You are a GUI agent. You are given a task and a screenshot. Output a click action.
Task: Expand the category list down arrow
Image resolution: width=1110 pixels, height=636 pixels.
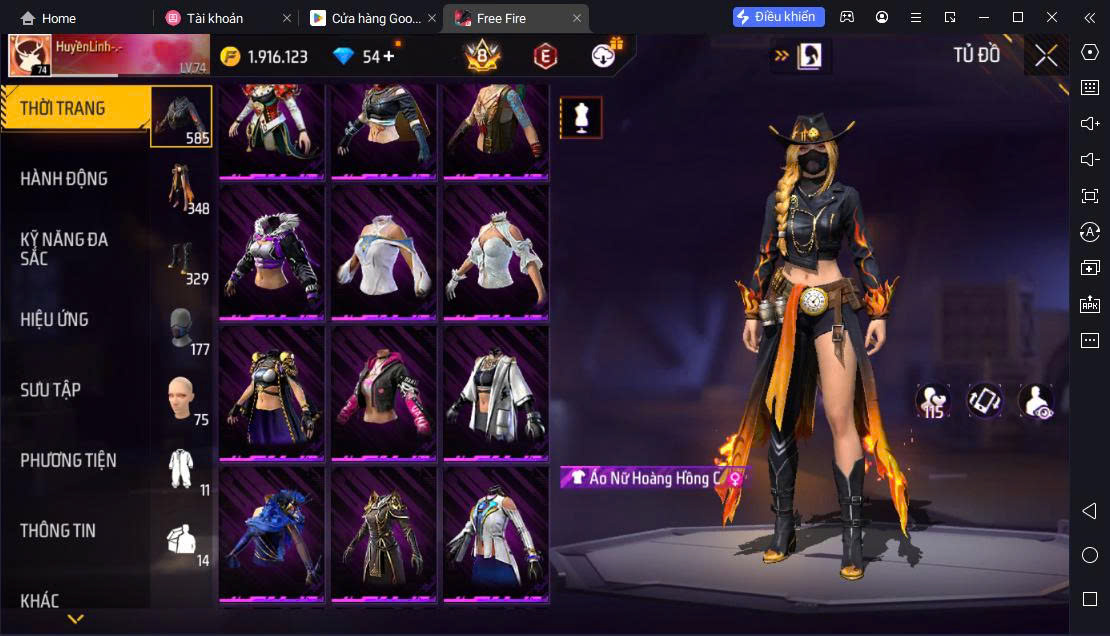(x=75, y=619)
